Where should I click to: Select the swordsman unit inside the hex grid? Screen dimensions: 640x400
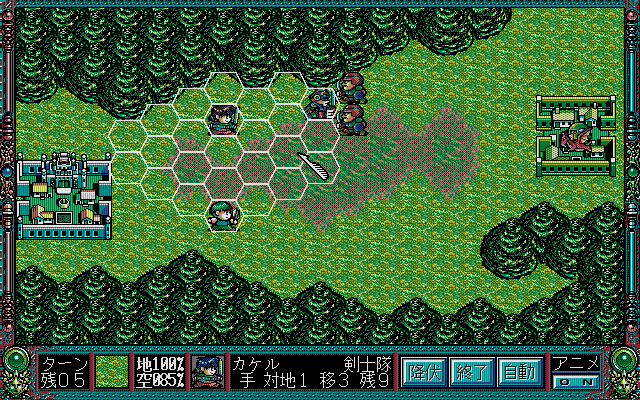click(222, 119)
